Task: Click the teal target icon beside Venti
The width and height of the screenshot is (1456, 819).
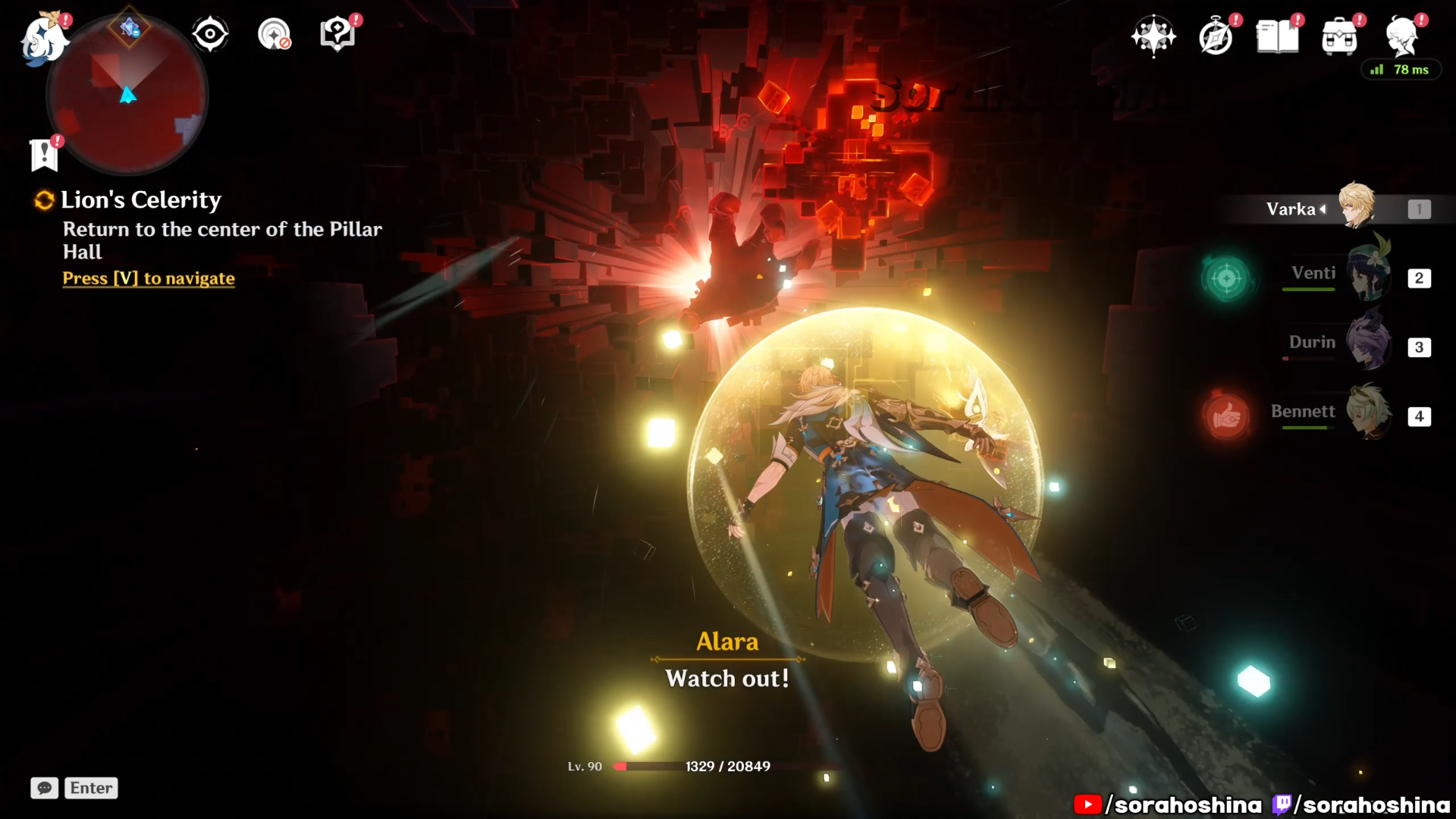Action: 1226,278
